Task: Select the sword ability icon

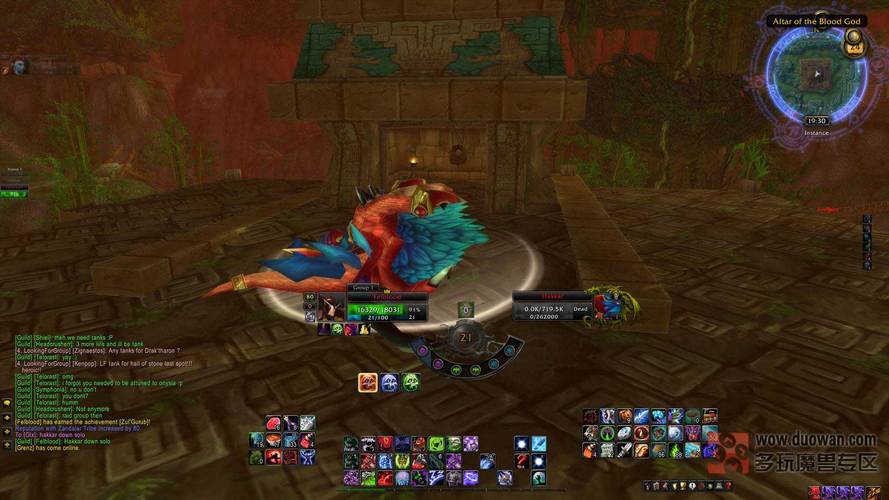Action: (x=625, y=450)
